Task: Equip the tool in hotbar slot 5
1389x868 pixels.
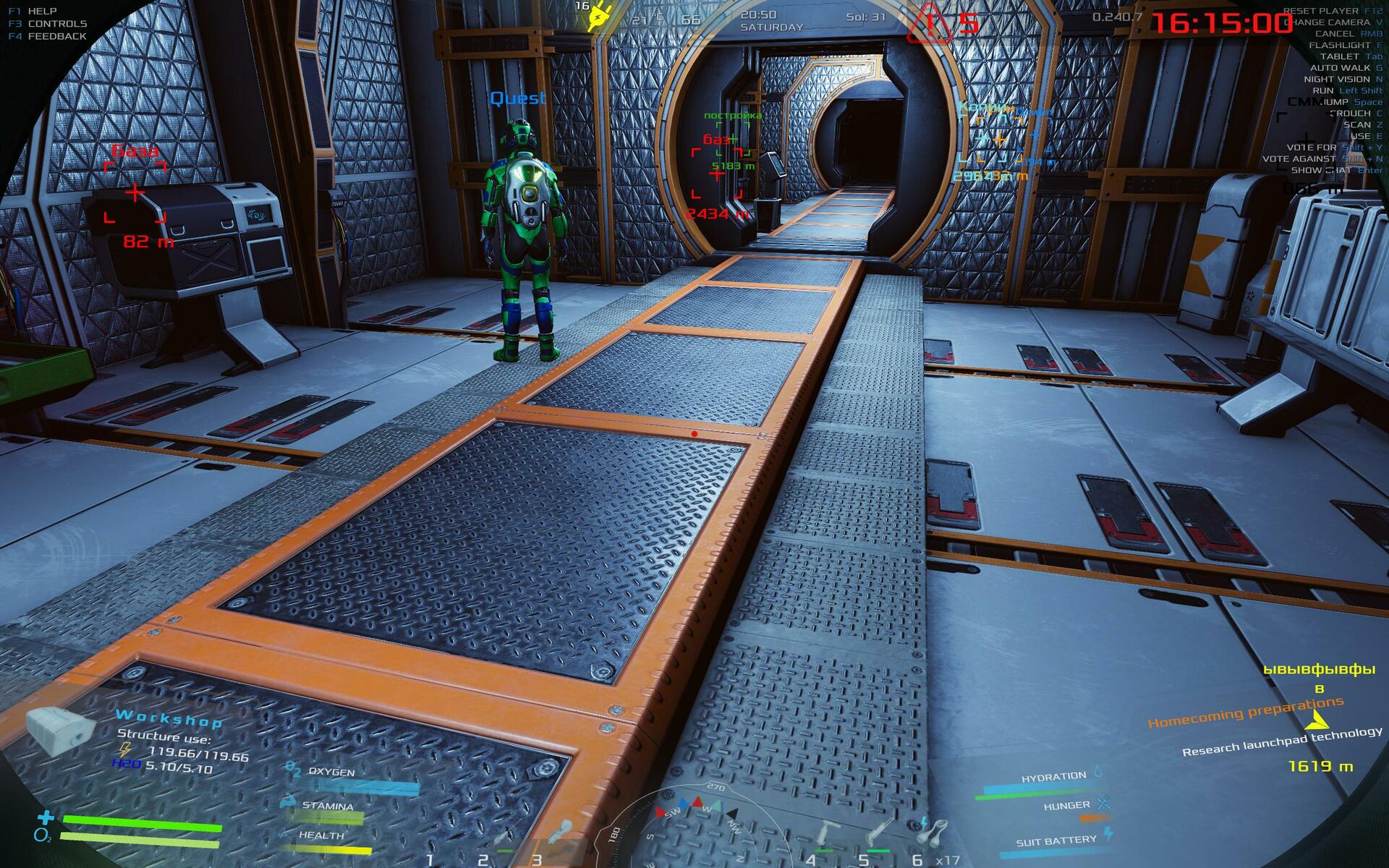Action: pos(880,835)
